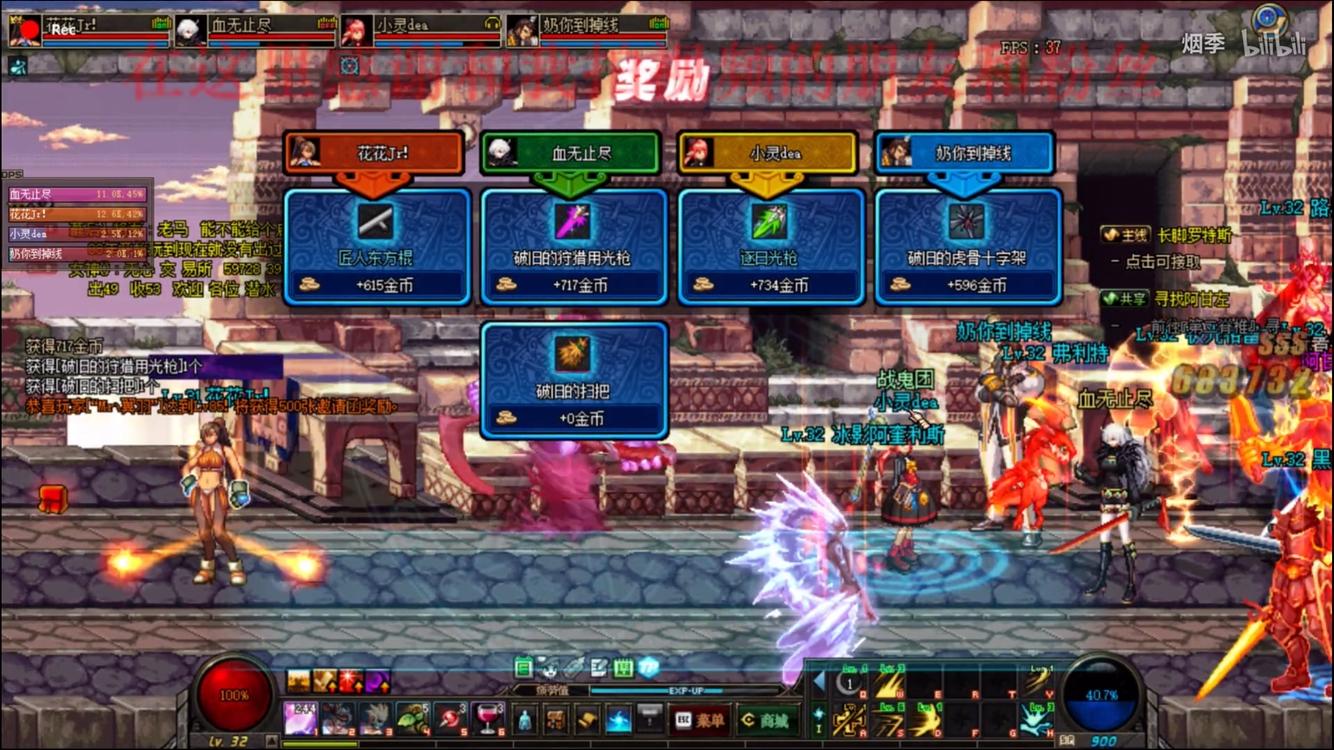The image size is (1334, 750).
Task: Open the 商城 shop button
Action: point(765,719)
